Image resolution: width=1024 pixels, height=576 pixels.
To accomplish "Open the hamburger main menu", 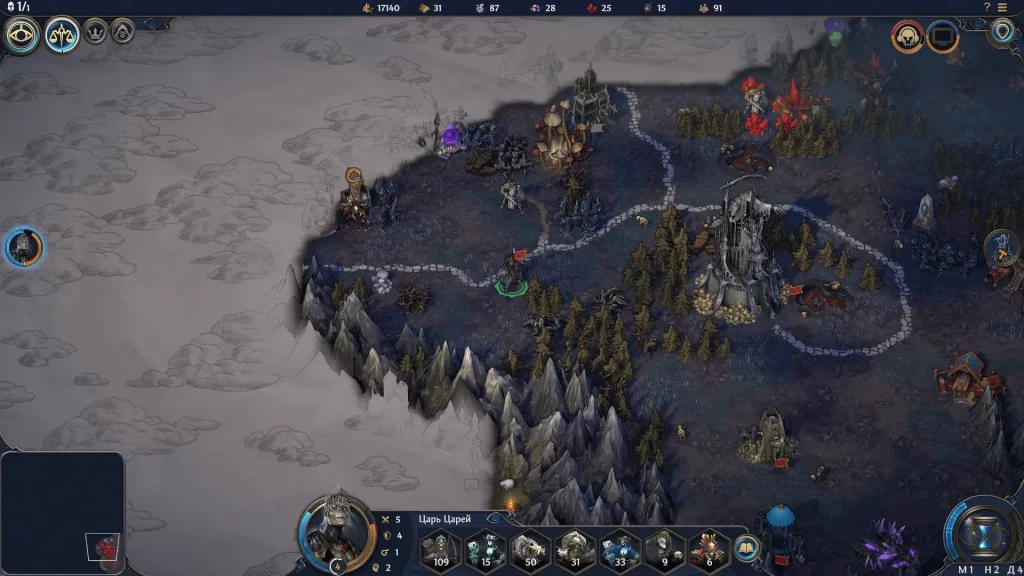I will (1002, 7).
